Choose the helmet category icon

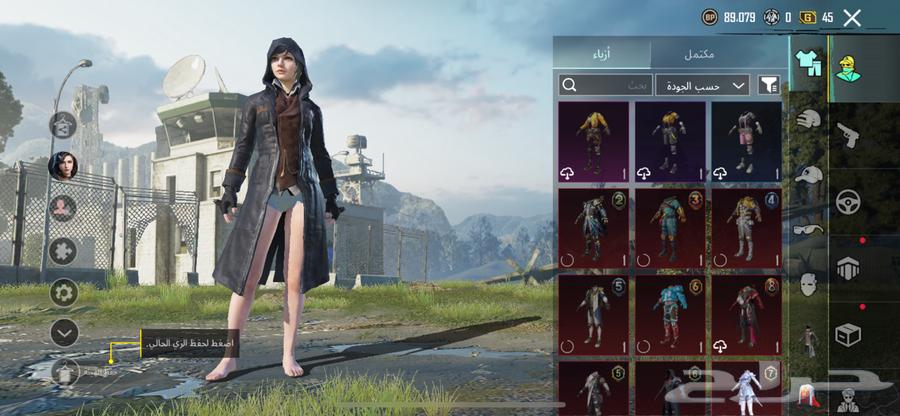808,119
